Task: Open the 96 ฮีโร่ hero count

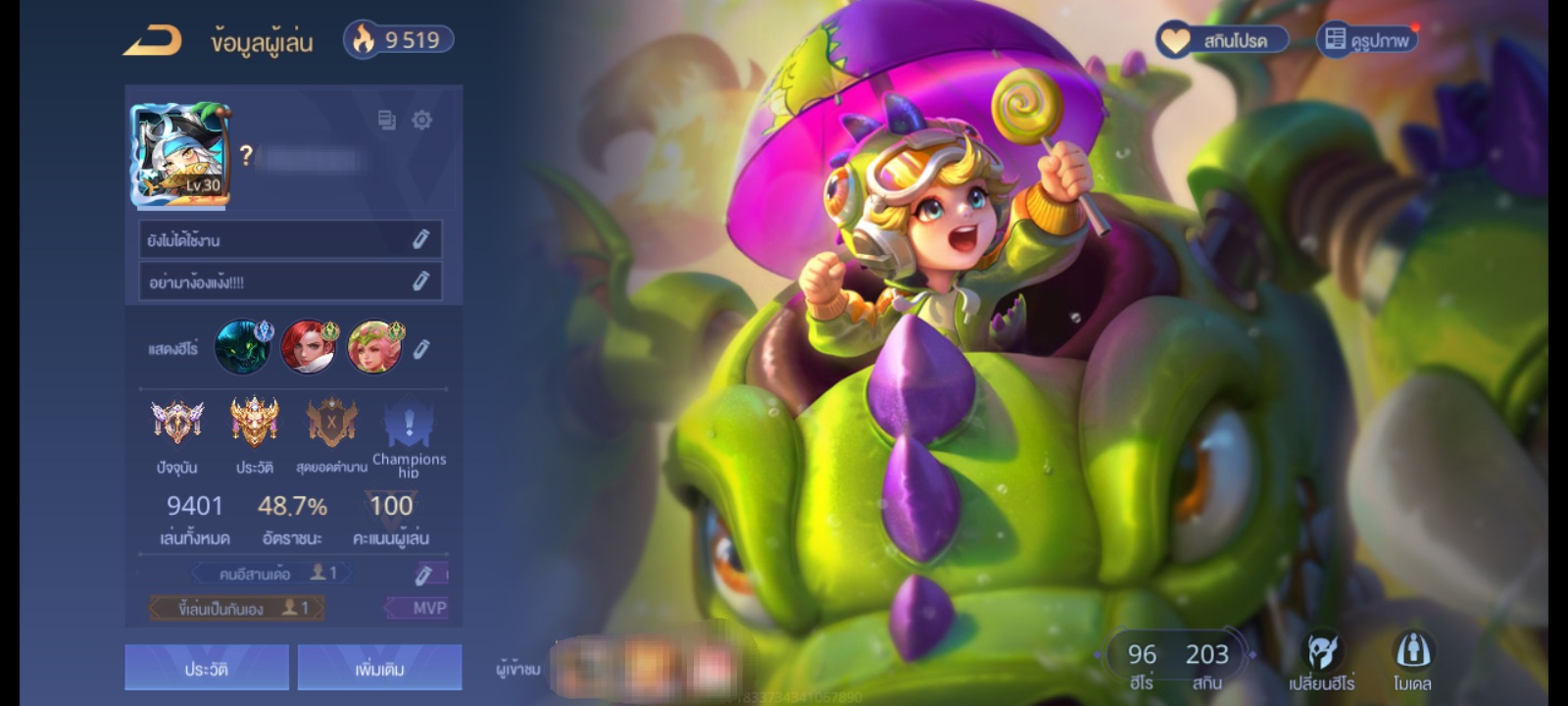Action: click(1142, 664)
